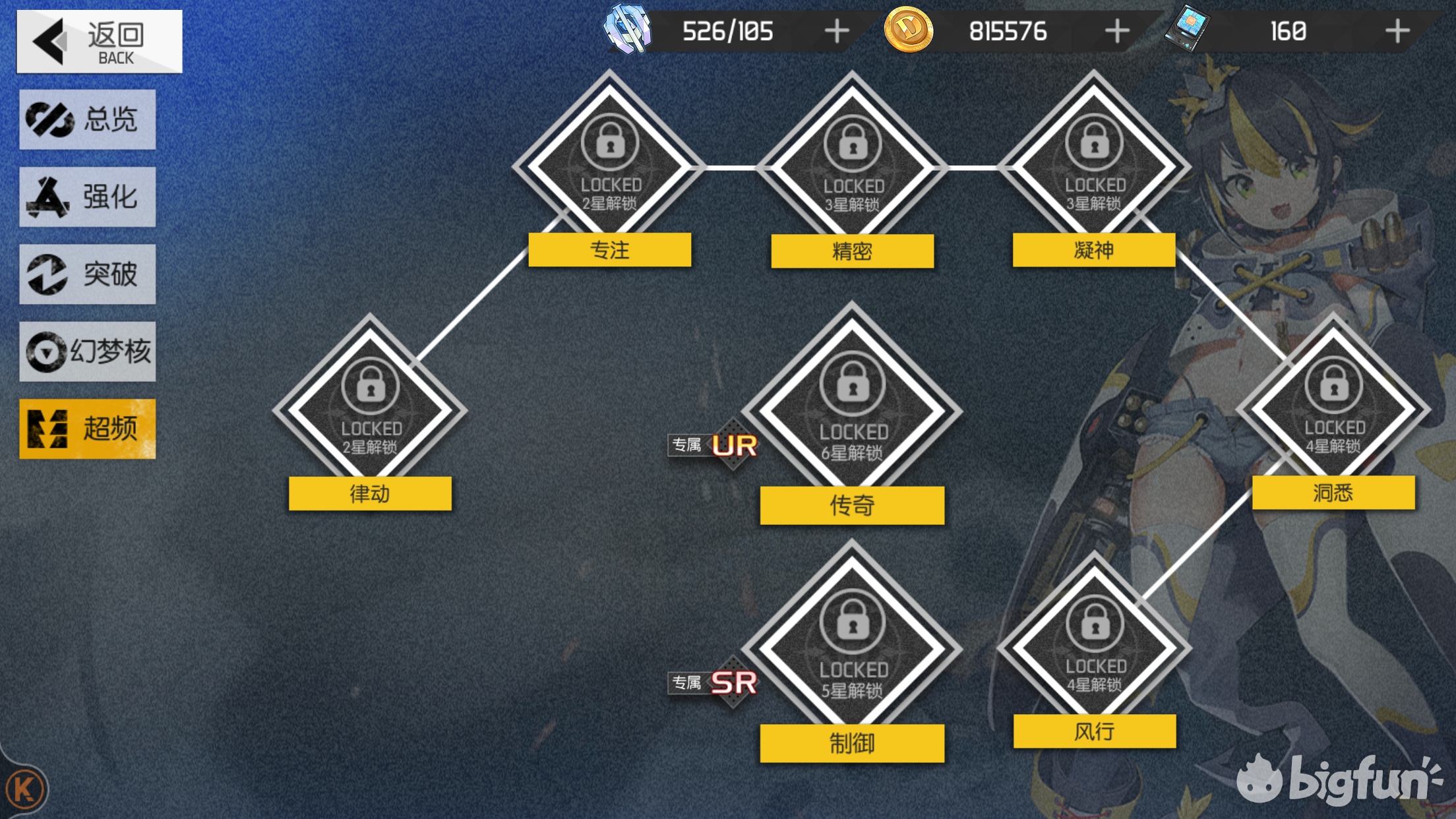Choose the locked 精密 skill node
Image resolution: width=1456 pixels, height=819 pixels.
click(x=852, y=166)
